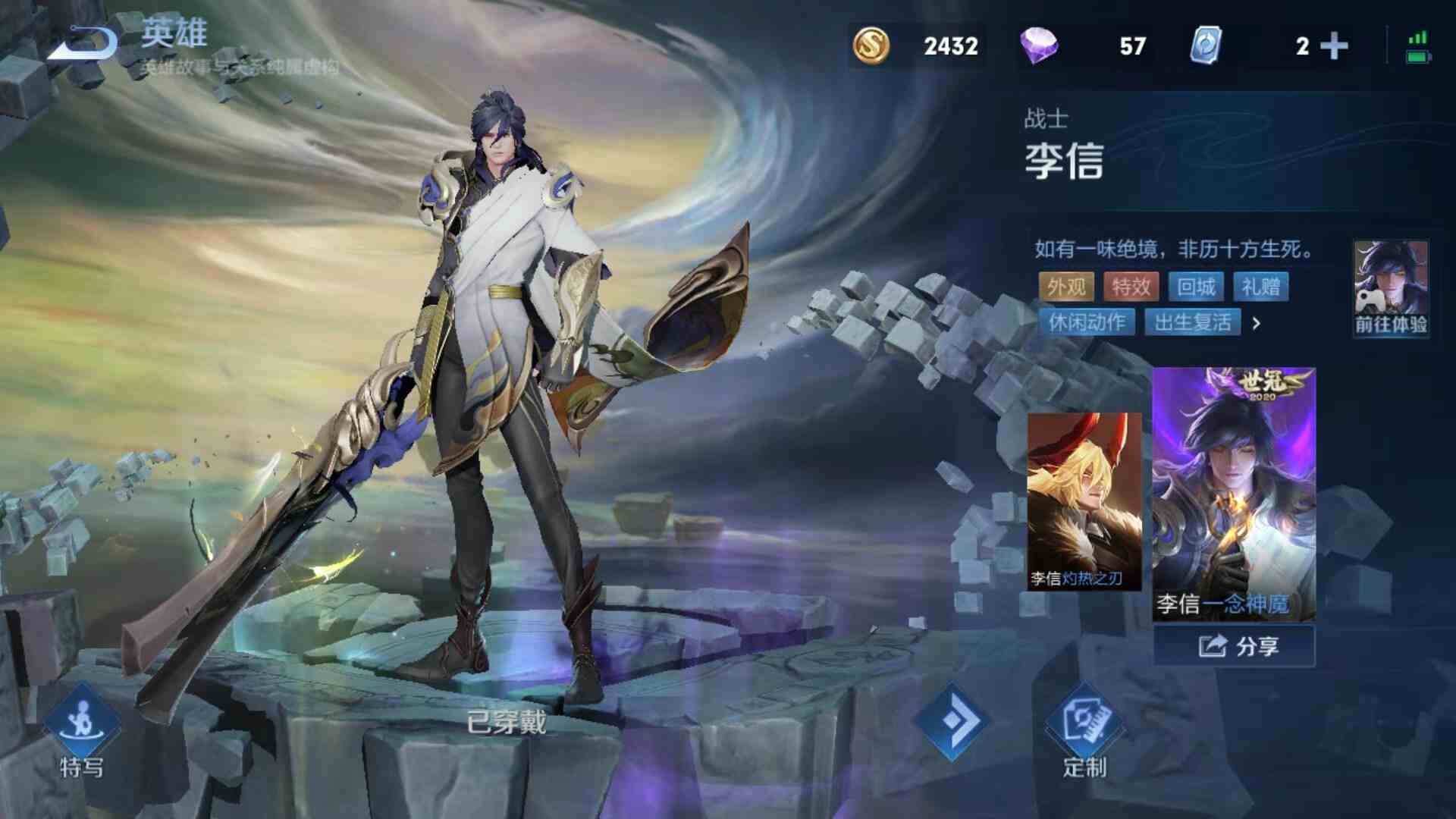Select the 战士 warrior class label
The image size is (1456, 819).
(1044, 117)
